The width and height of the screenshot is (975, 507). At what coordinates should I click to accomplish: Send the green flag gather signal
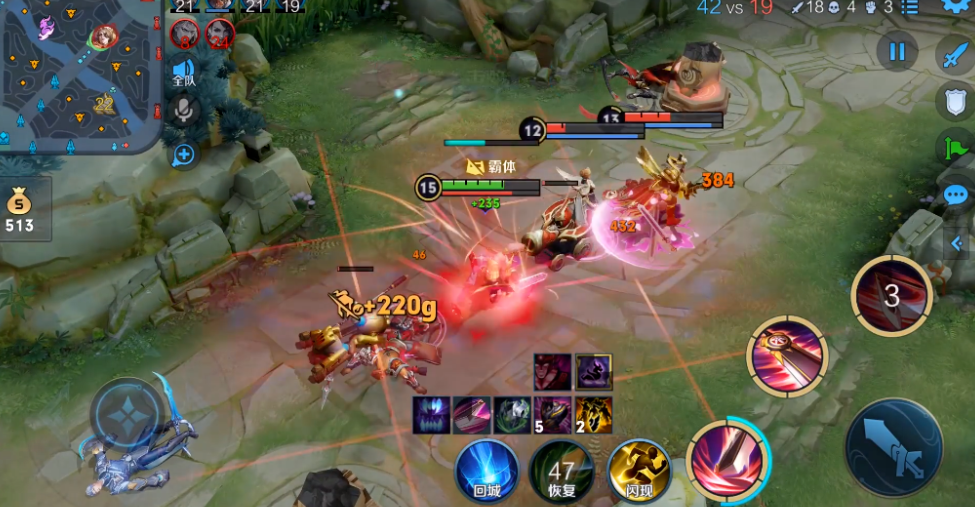point(956,148)
